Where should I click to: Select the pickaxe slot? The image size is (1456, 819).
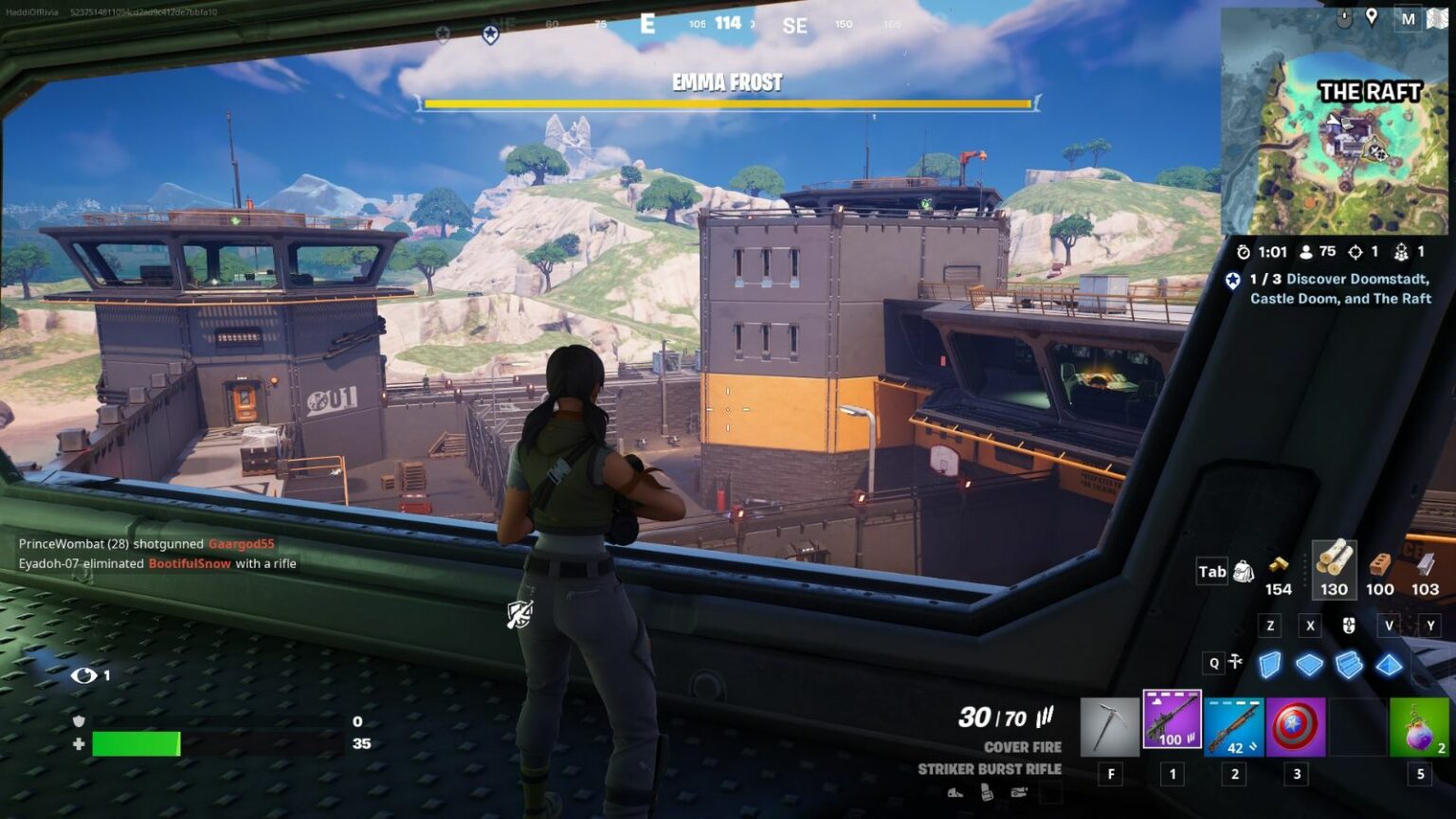(x=1110, y=727)
